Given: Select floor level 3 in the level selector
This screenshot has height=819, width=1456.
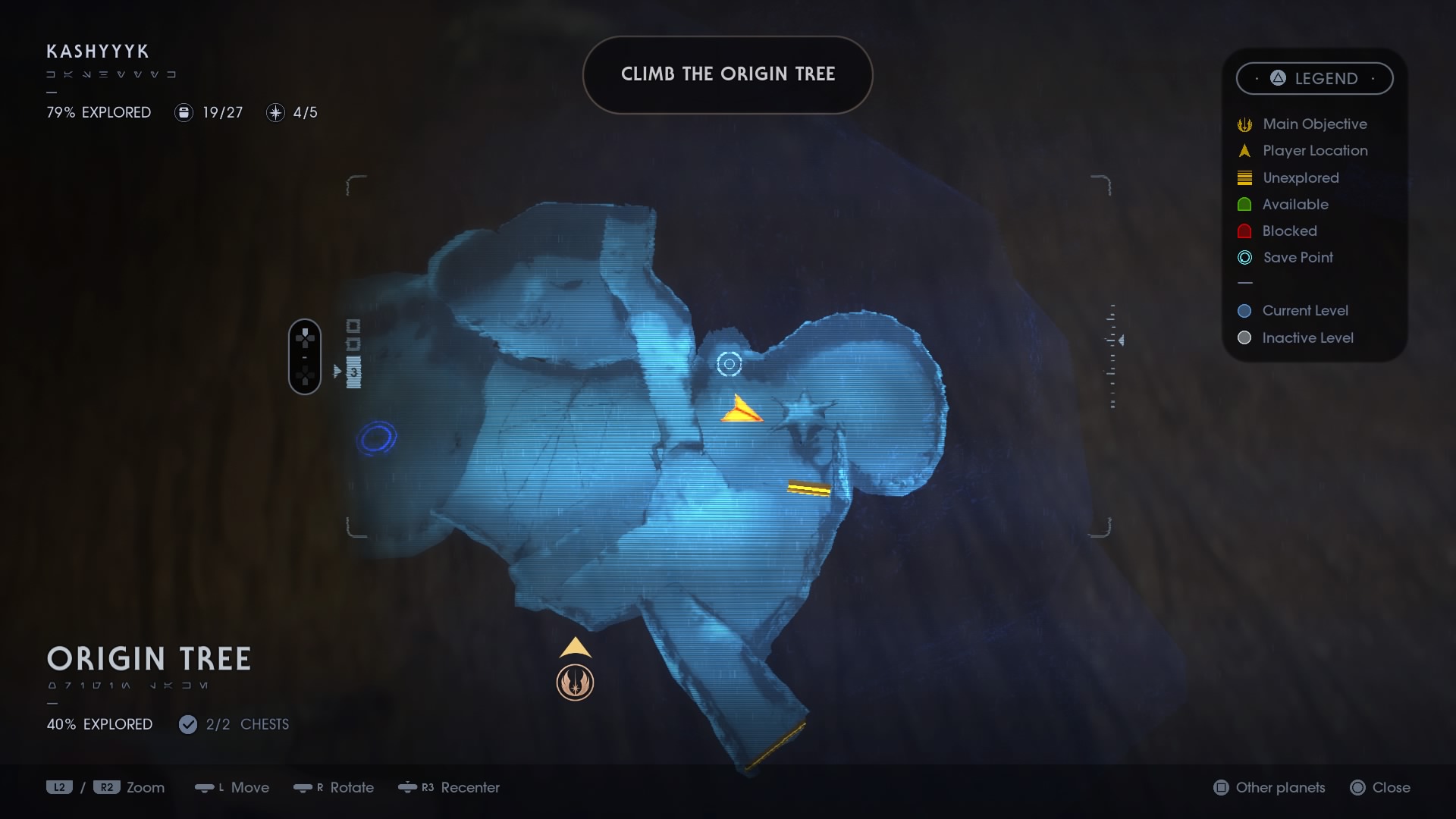Looking at the screenshot, I should coord(354,373).
